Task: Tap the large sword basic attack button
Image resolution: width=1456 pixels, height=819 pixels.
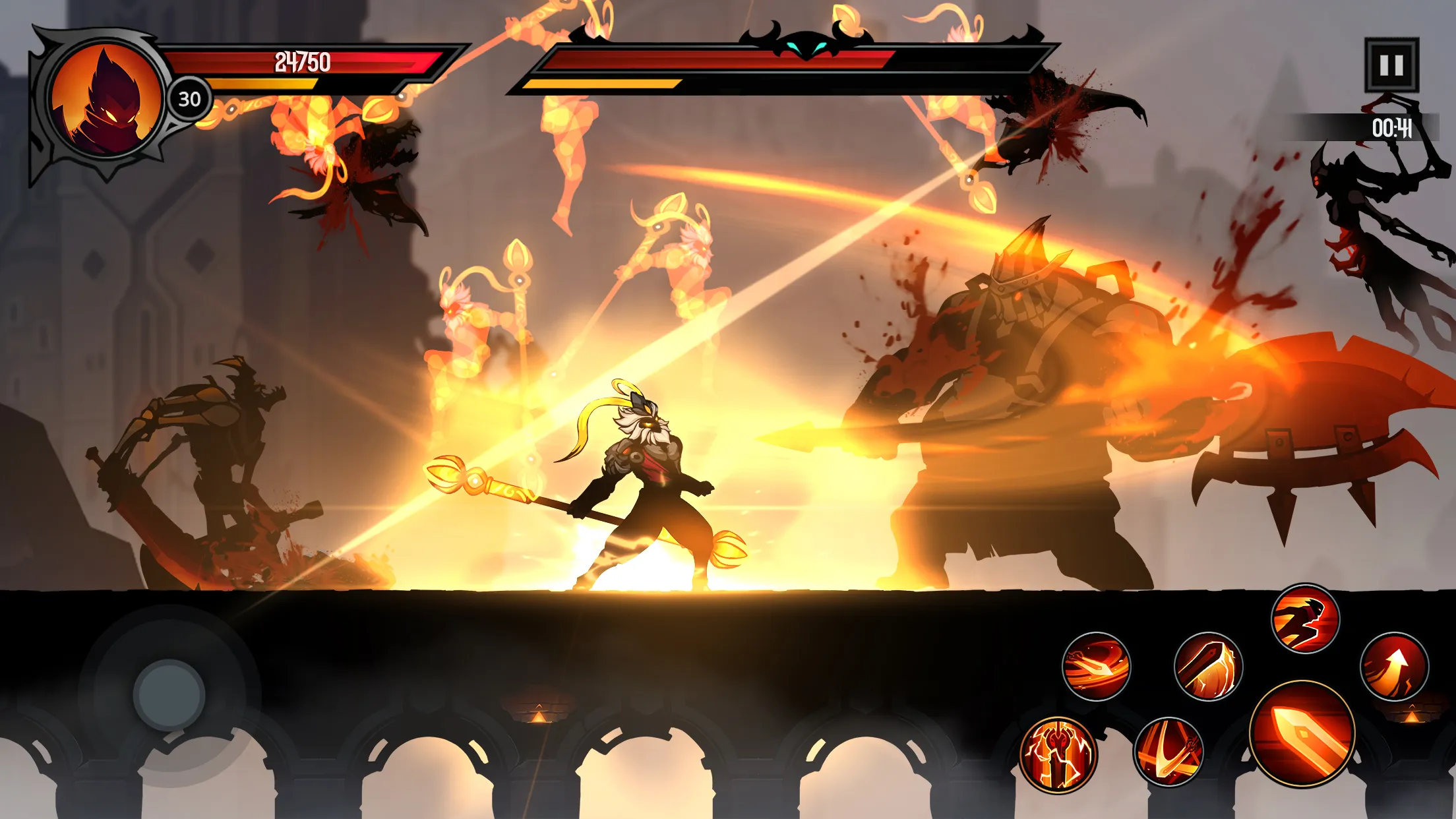Action: point(1302,733)
